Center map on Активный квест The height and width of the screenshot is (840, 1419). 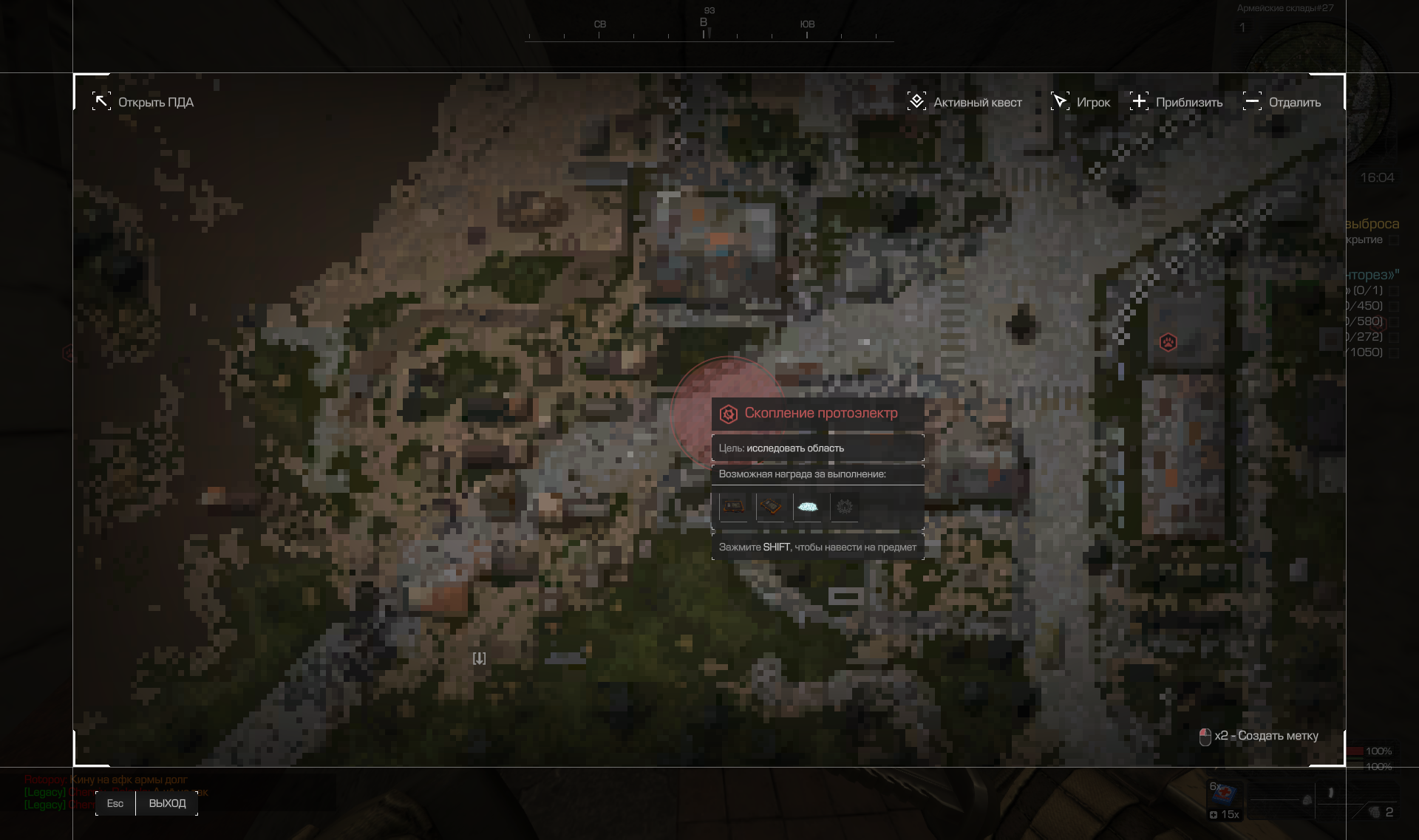964,102
